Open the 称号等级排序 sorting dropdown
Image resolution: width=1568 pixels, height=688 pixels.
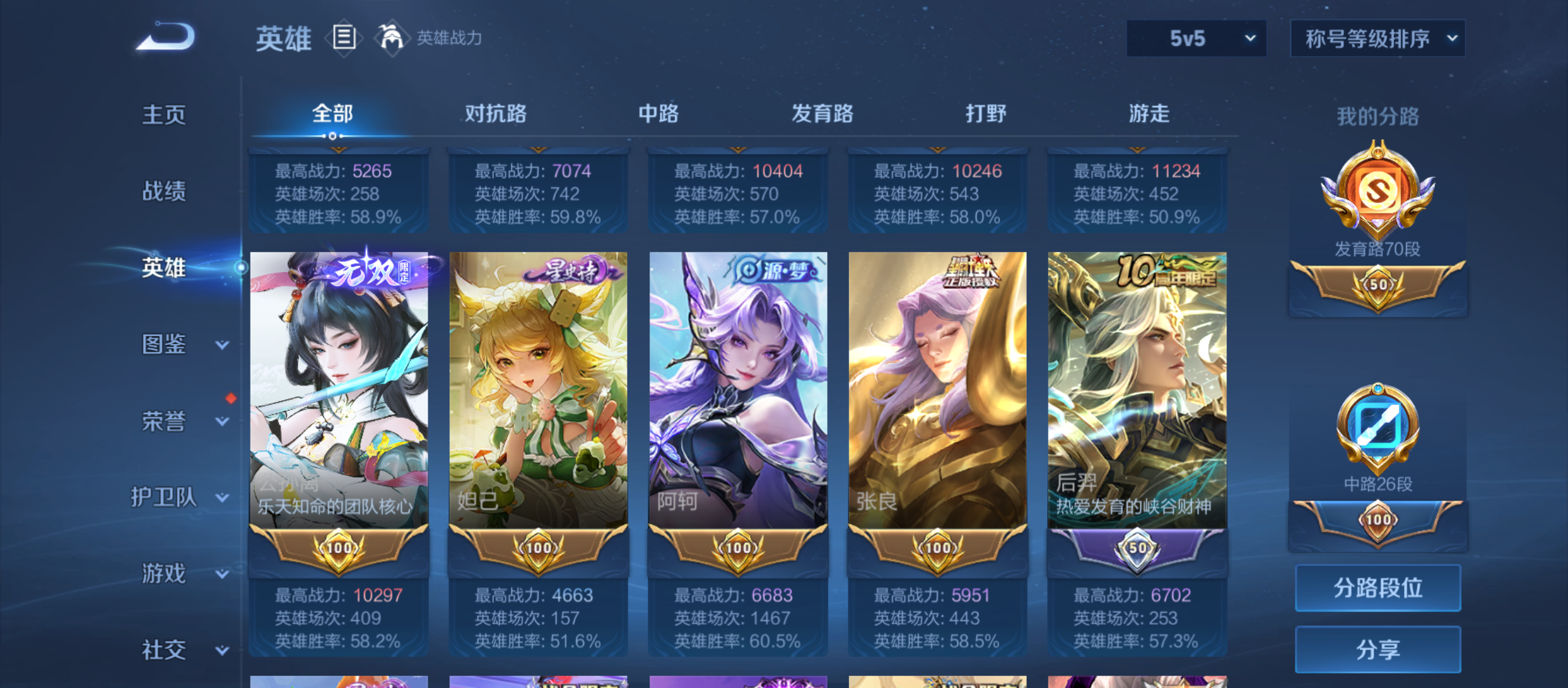click(1378, 38)
